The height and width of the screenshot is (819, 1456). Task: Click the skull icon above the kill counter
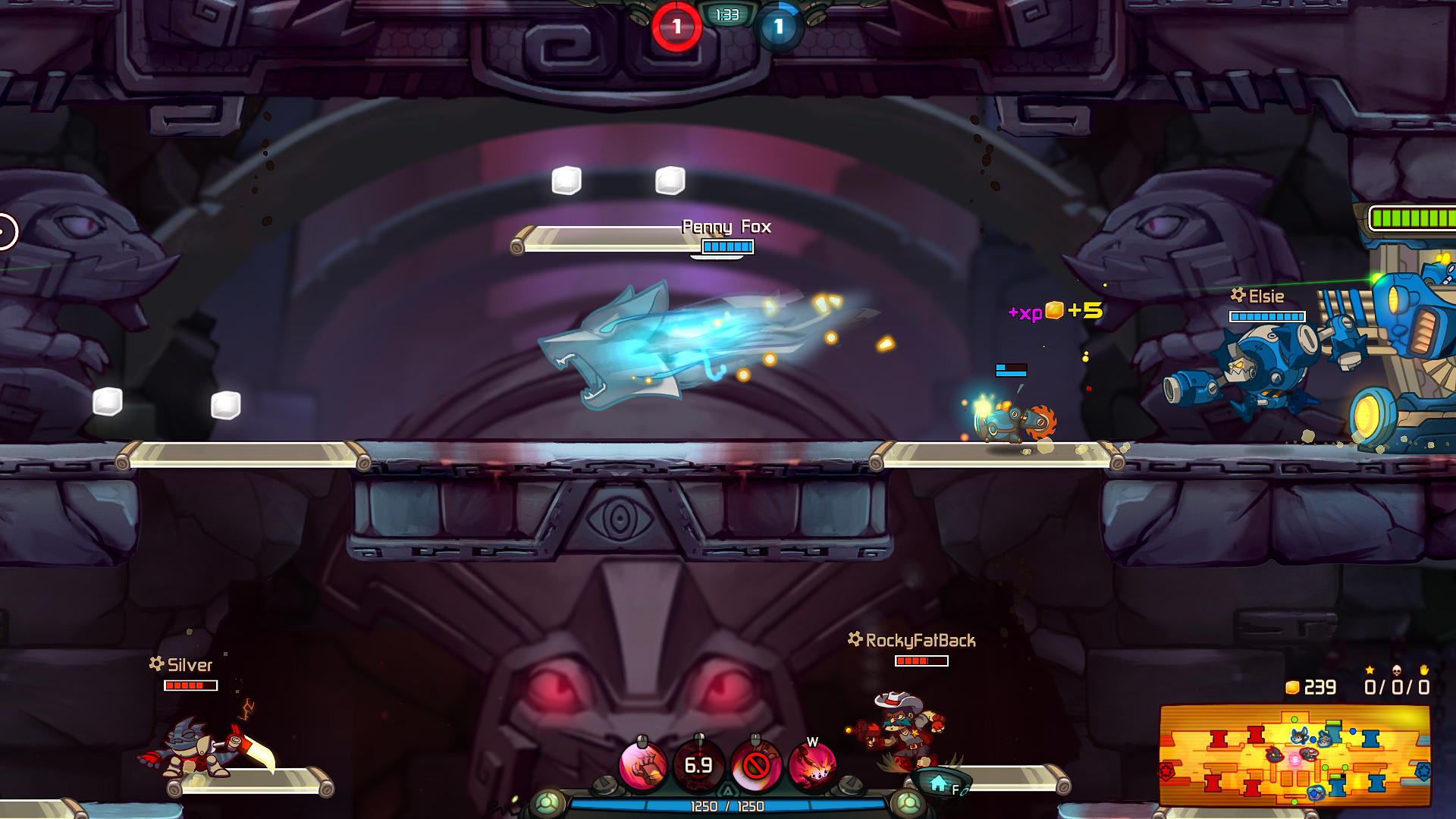[x=1396, y=671]
